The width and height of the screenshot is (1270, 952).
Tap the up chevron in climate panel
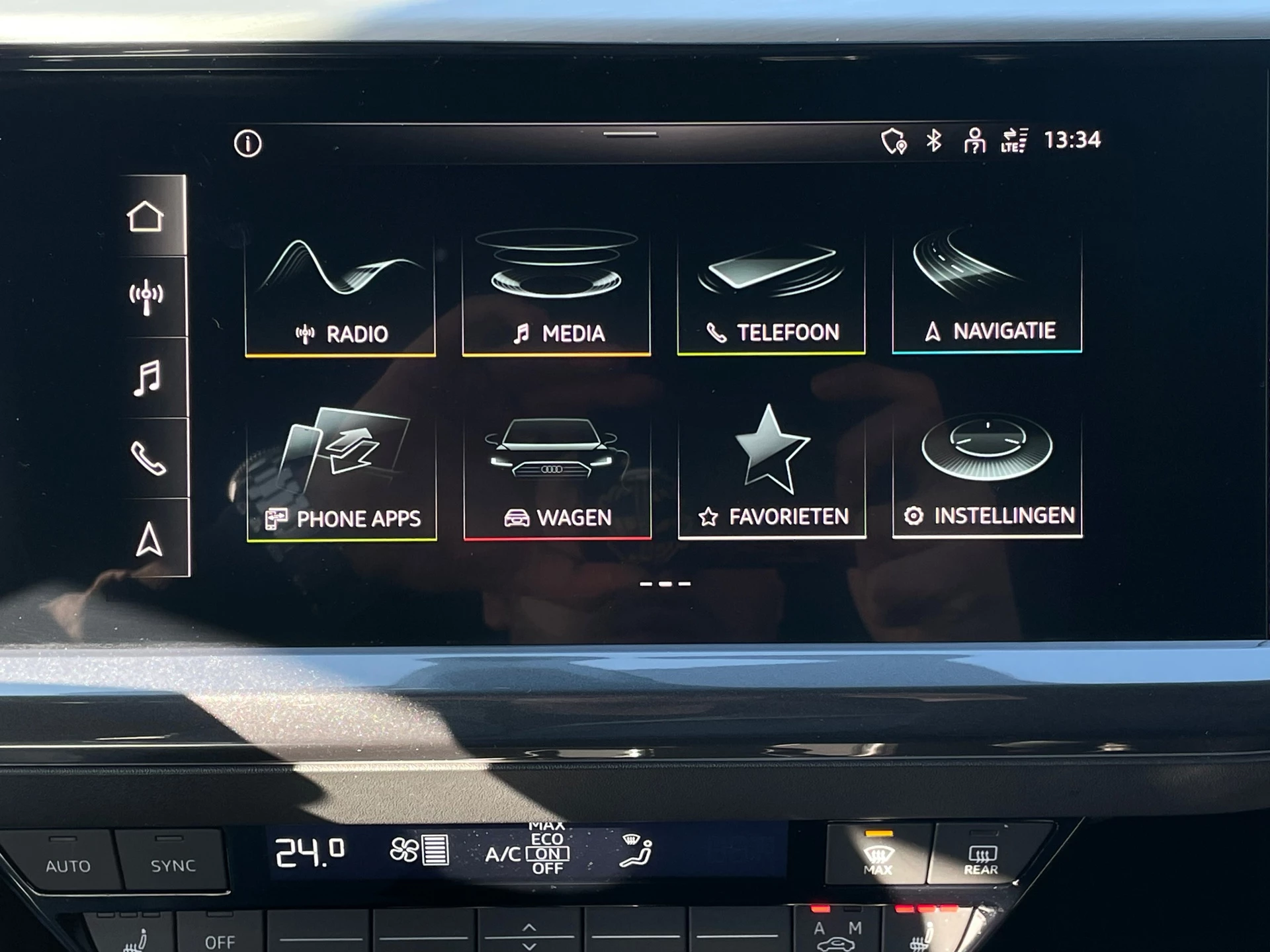(529, 928)
